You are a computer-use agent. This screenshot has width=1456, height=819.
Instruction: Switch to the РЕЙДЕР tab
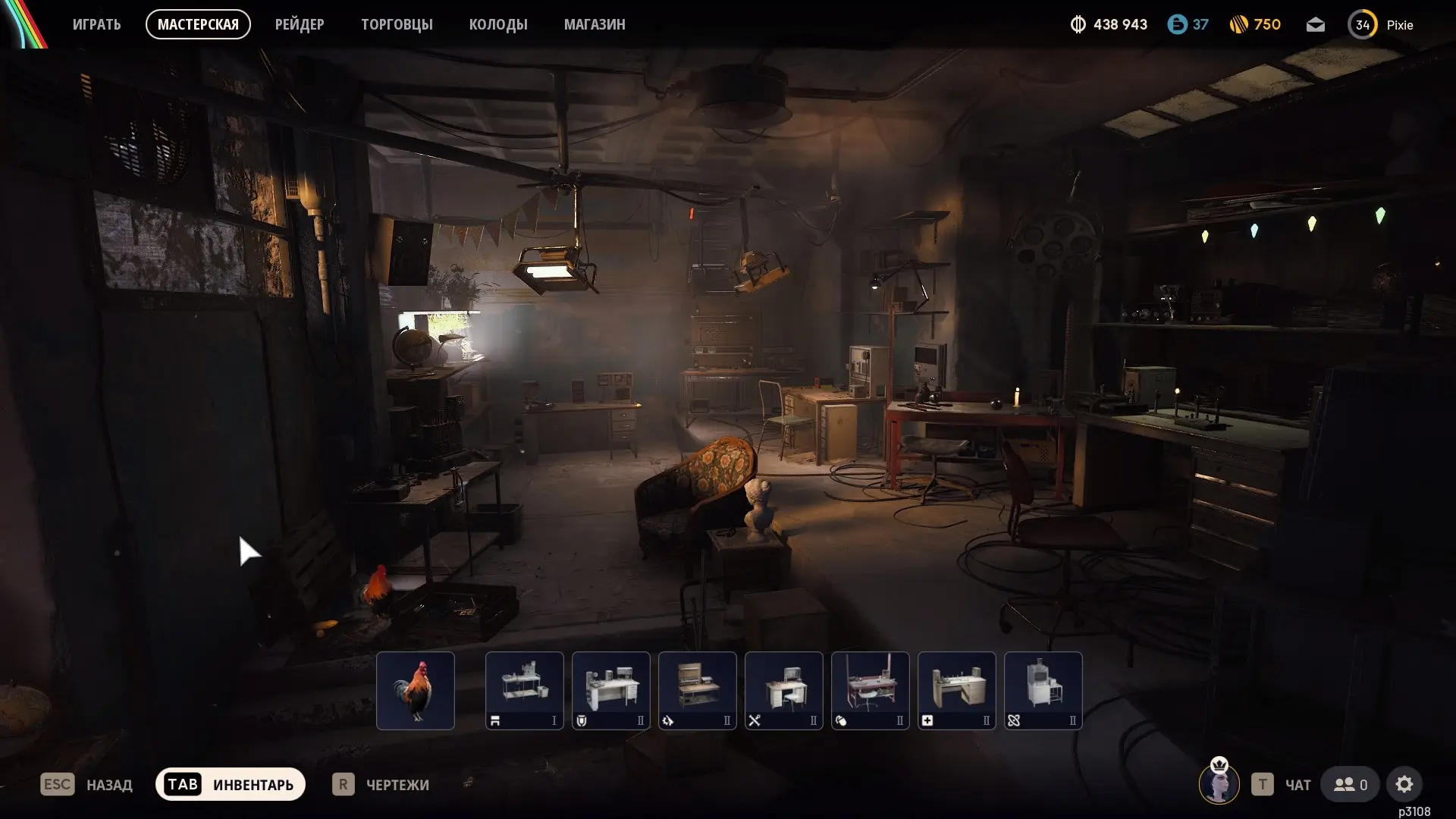pyautogui.click(x=300, y=24)
